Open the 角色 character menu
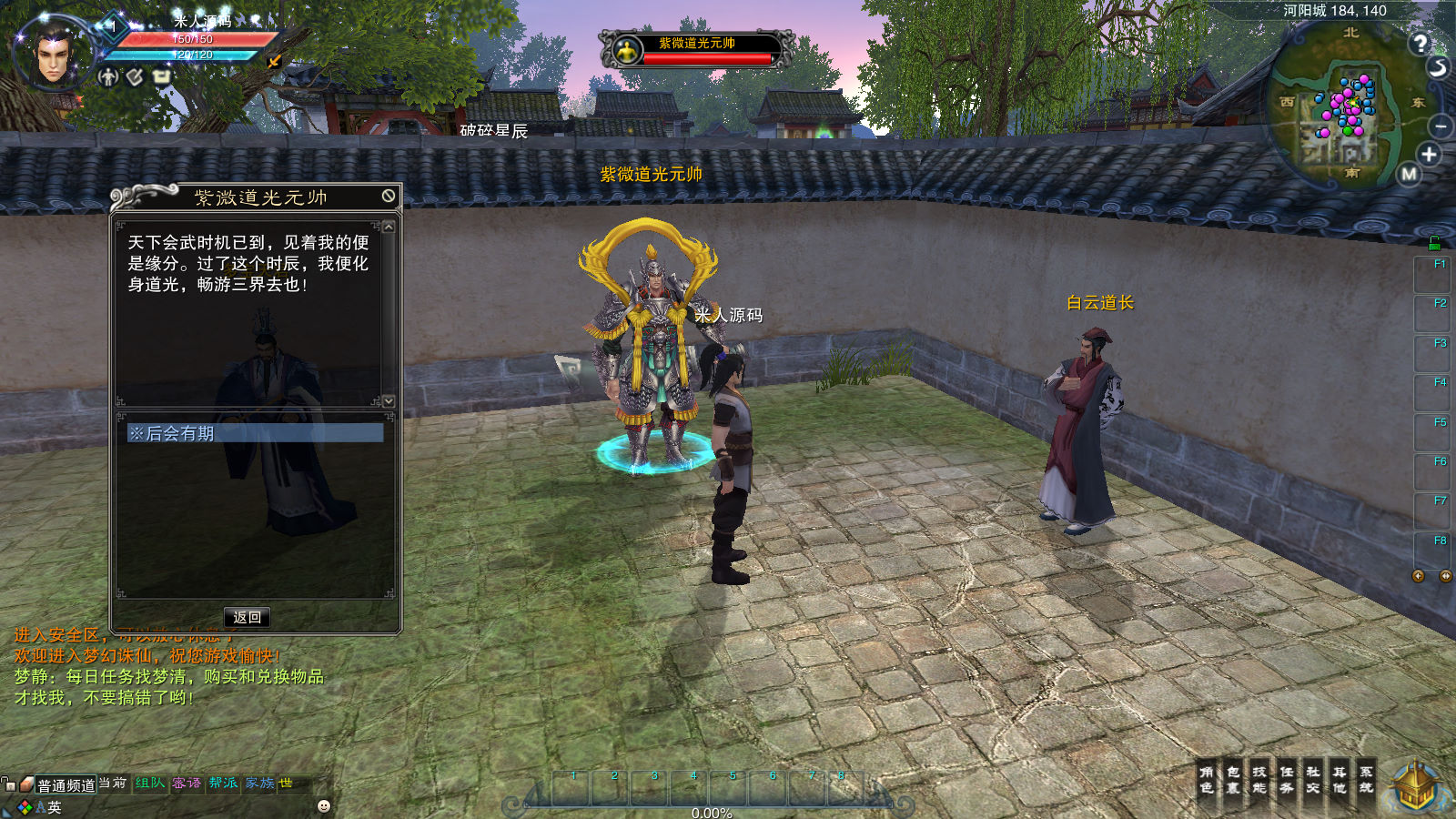This screenshot has width=1456, height=819. coord(1207,780)
